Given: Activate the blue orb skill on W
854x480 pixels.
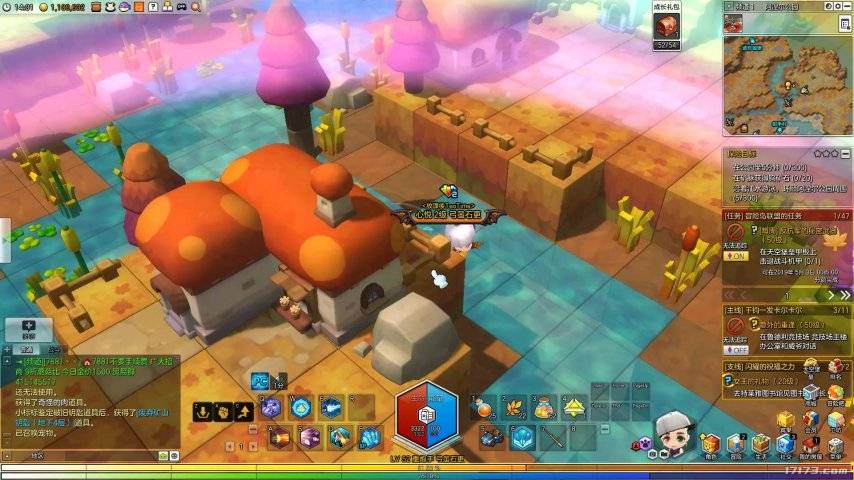Looking at the screenshot, I should click(x=300, y=407).
